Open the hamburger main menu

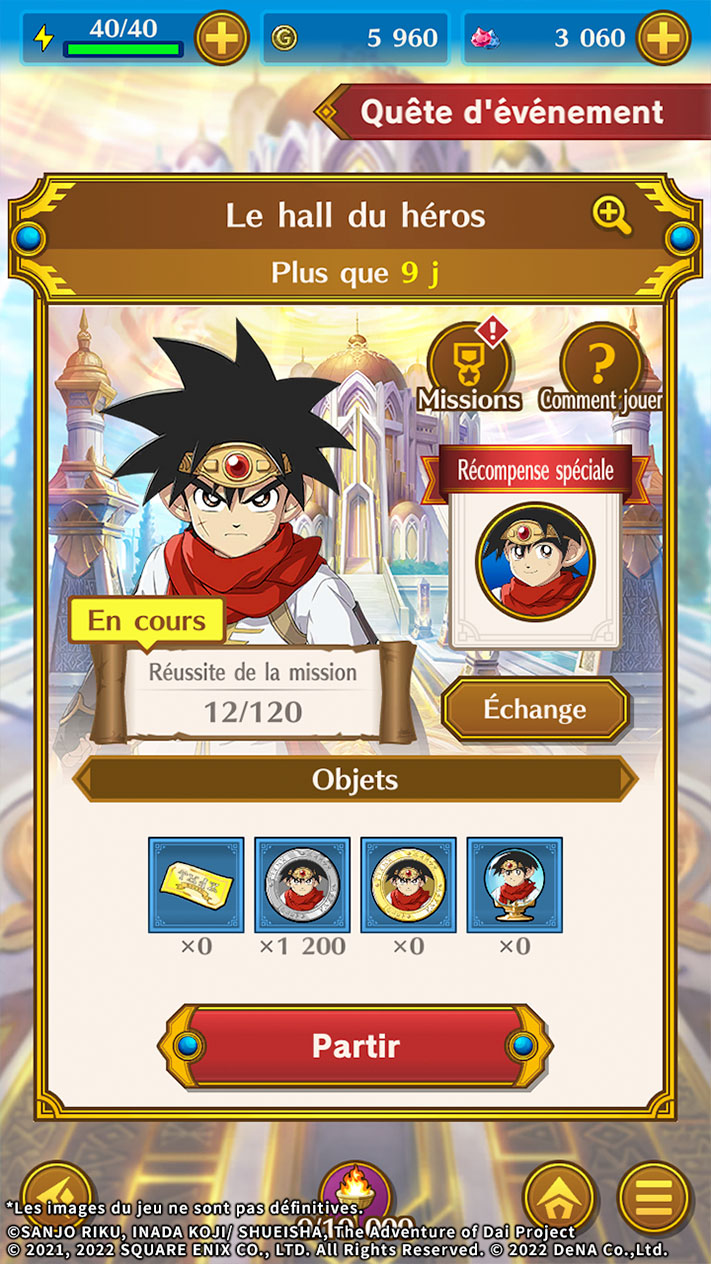pyautogui.click(x=654, y=1198)
